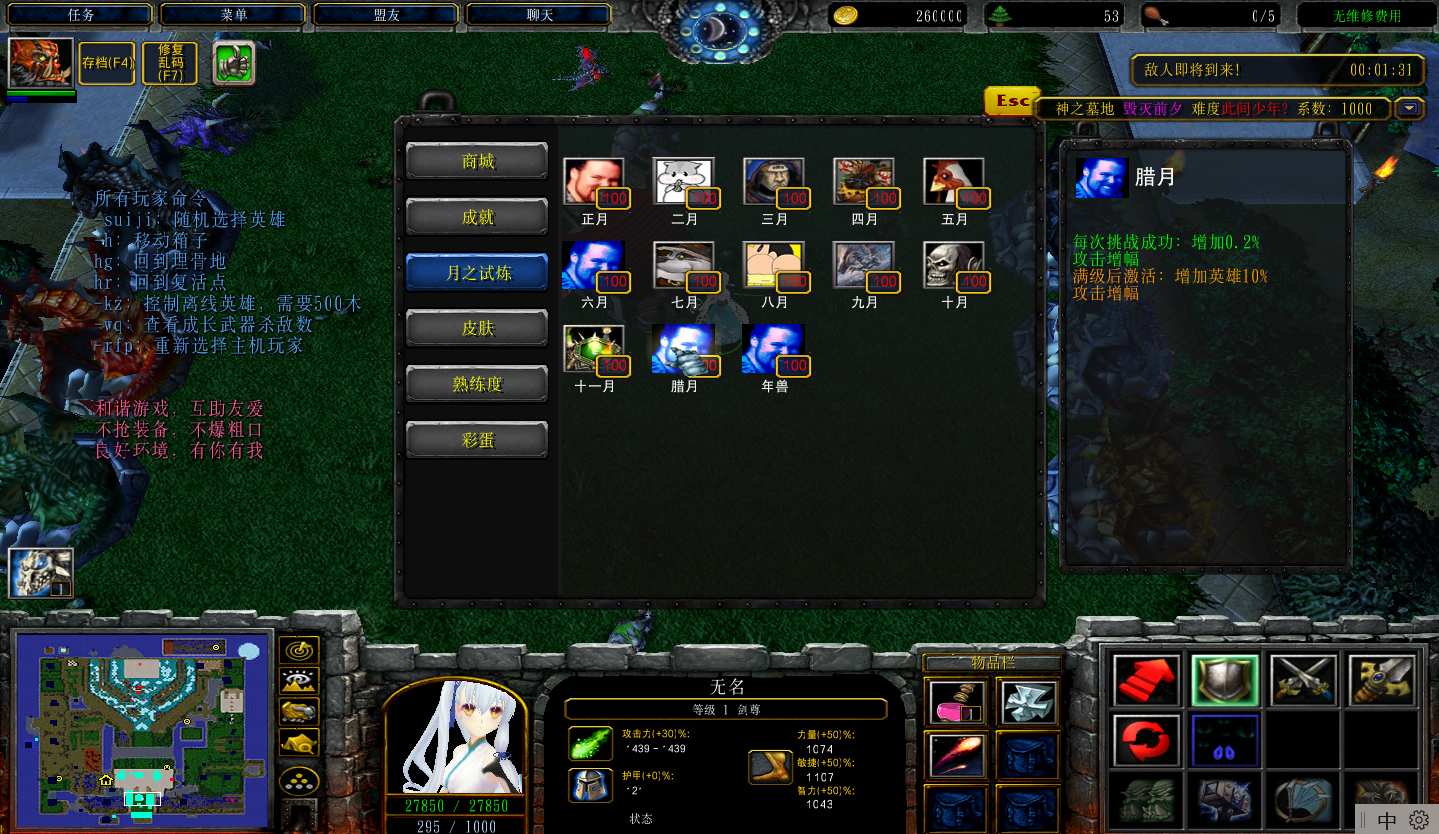
Task: Select the 十月 skull trial
Action: coord(953,266)
